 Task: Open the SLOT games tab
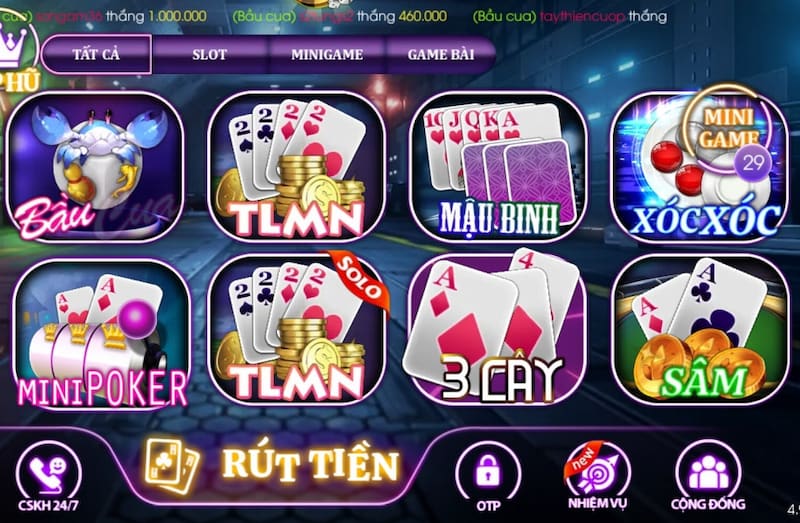click(x=209, y=55)
